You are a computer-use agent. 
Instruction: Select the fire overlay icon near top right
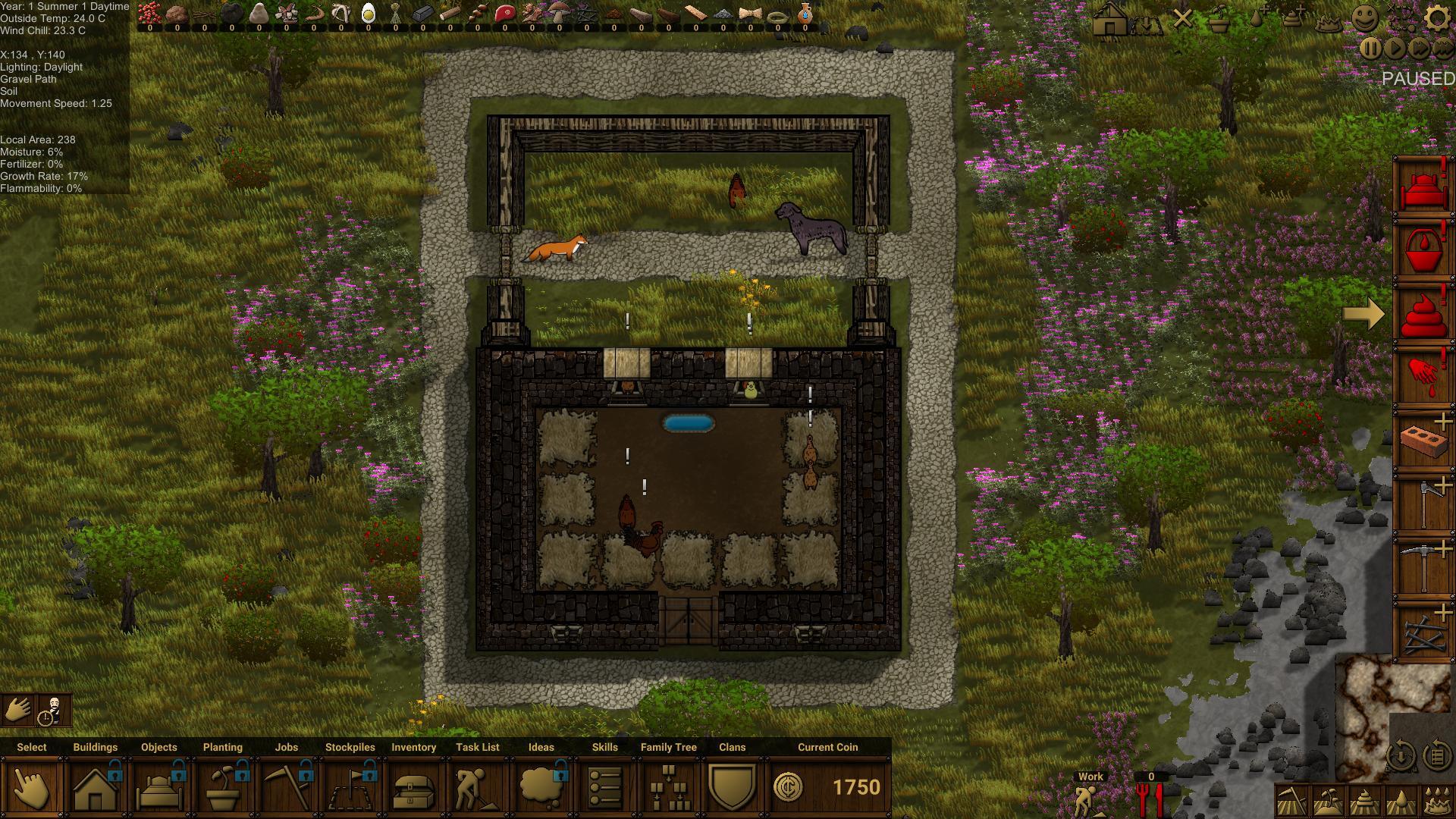pos(1329,22)
